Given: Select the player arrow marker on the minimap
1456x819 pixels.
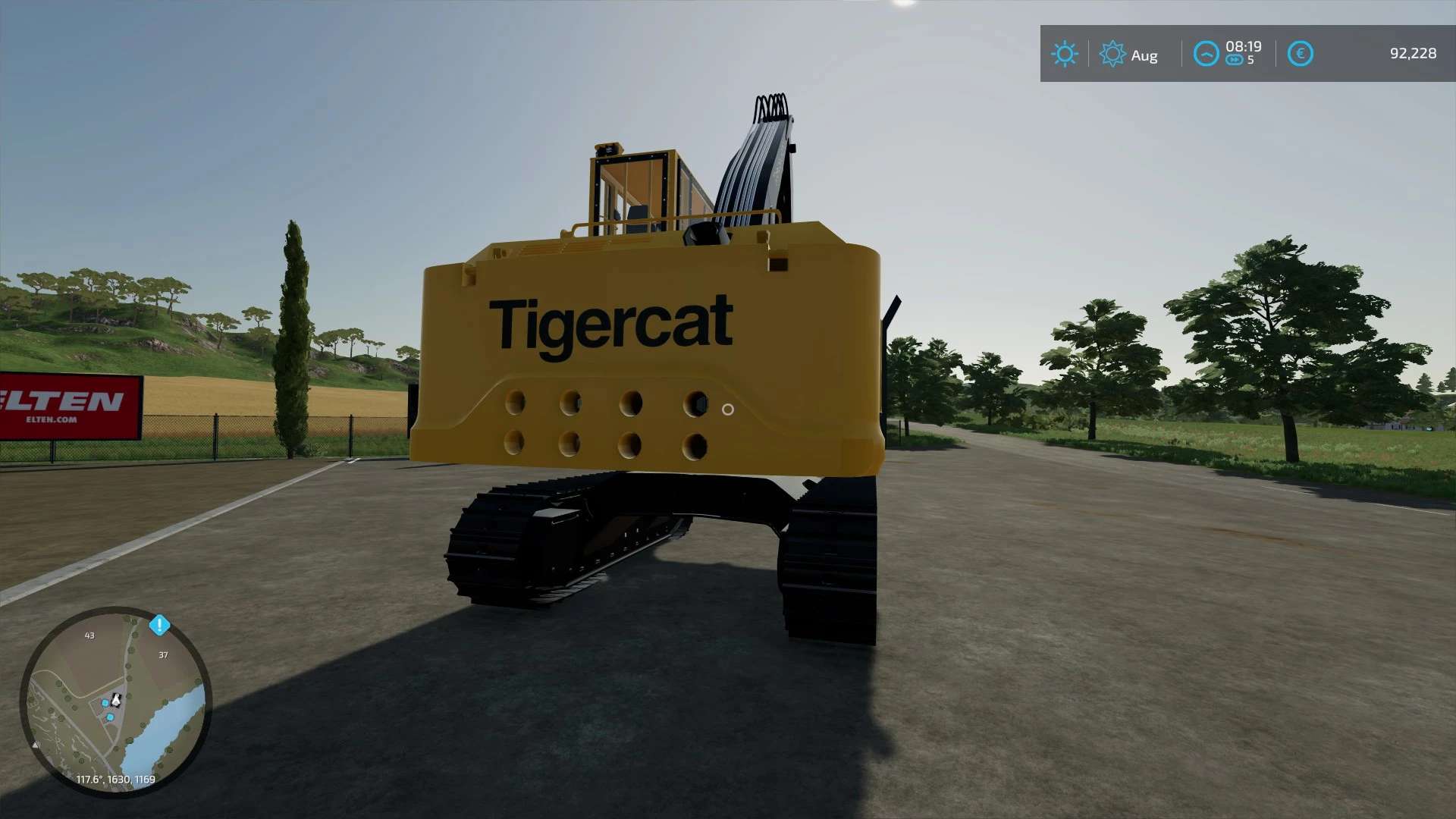Looking at the screenshot, I should (x=116, y=701).
